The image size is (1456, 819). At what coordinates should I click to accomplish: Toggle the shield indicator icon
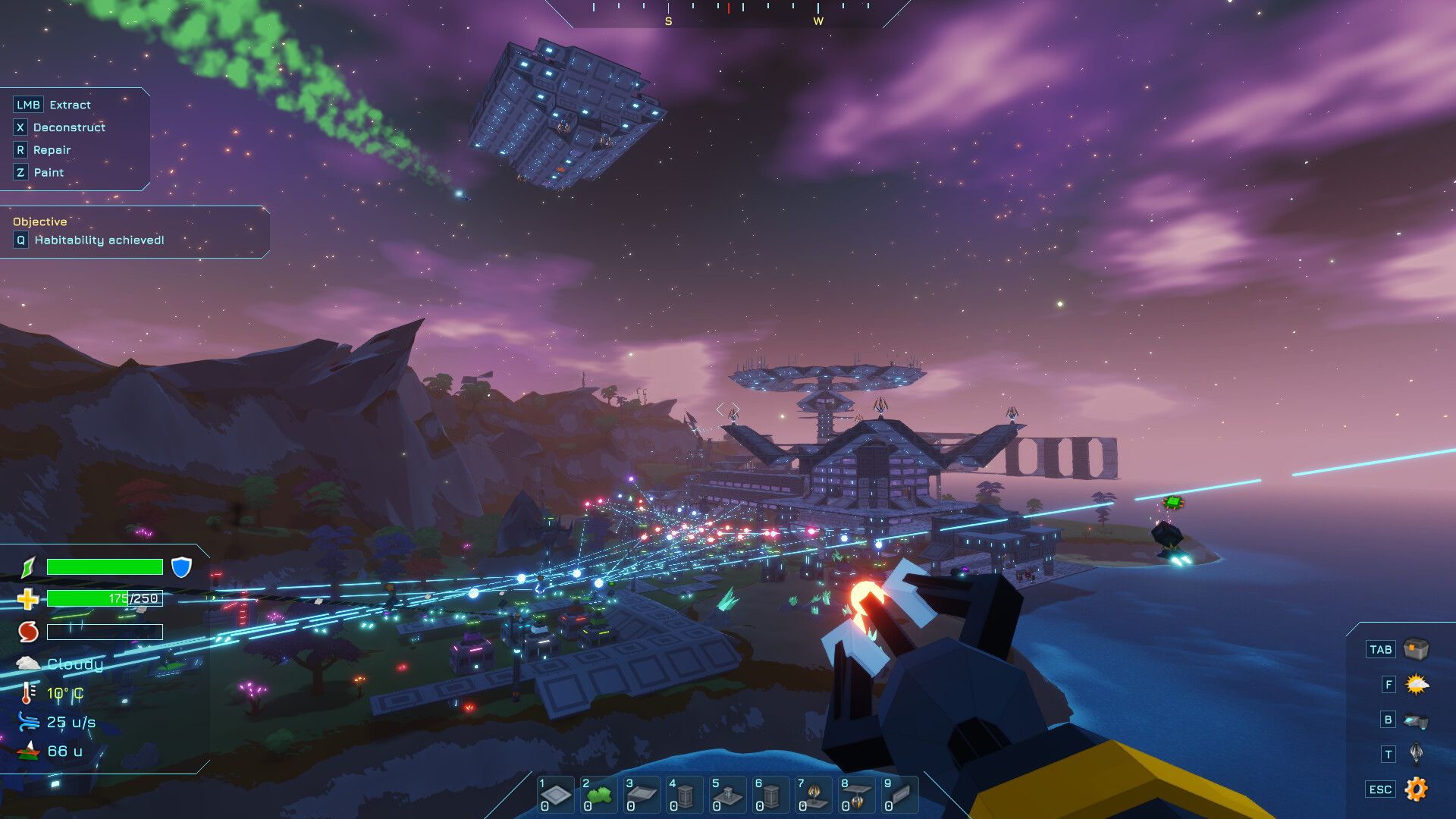point(180,566)
